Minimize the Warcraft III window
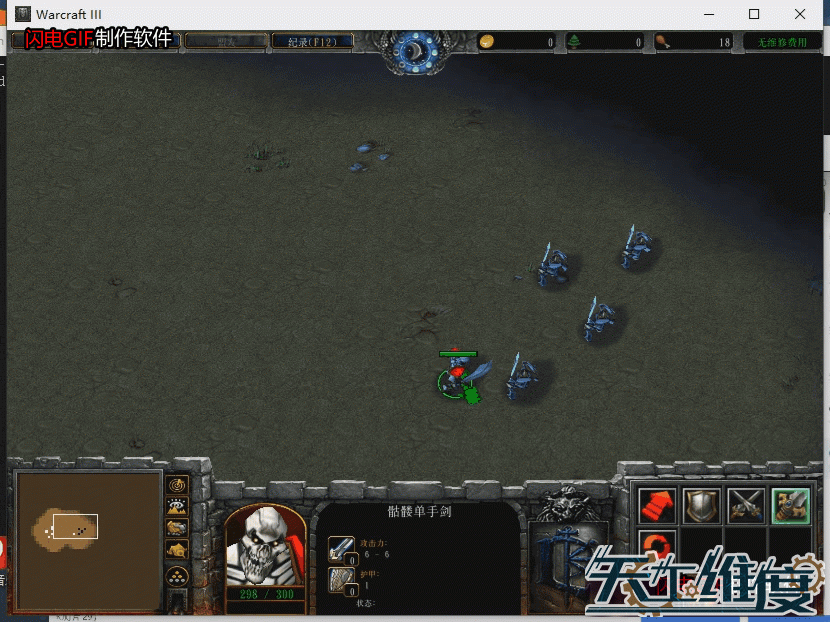Viewport: 830px width, 622px height. coord(708,14)
